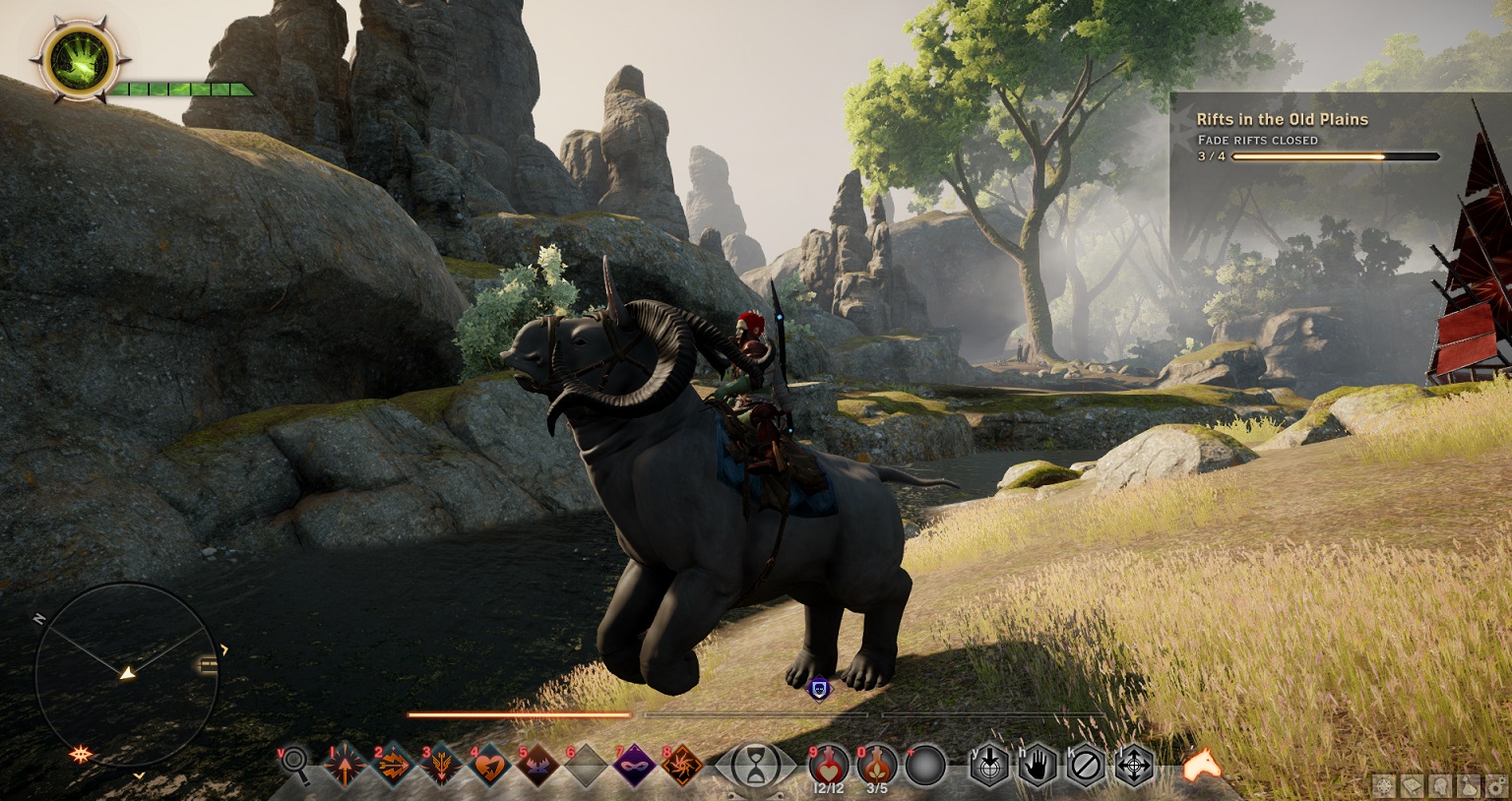Click the disengage command circle-slash icon

tap(1086, 765)
